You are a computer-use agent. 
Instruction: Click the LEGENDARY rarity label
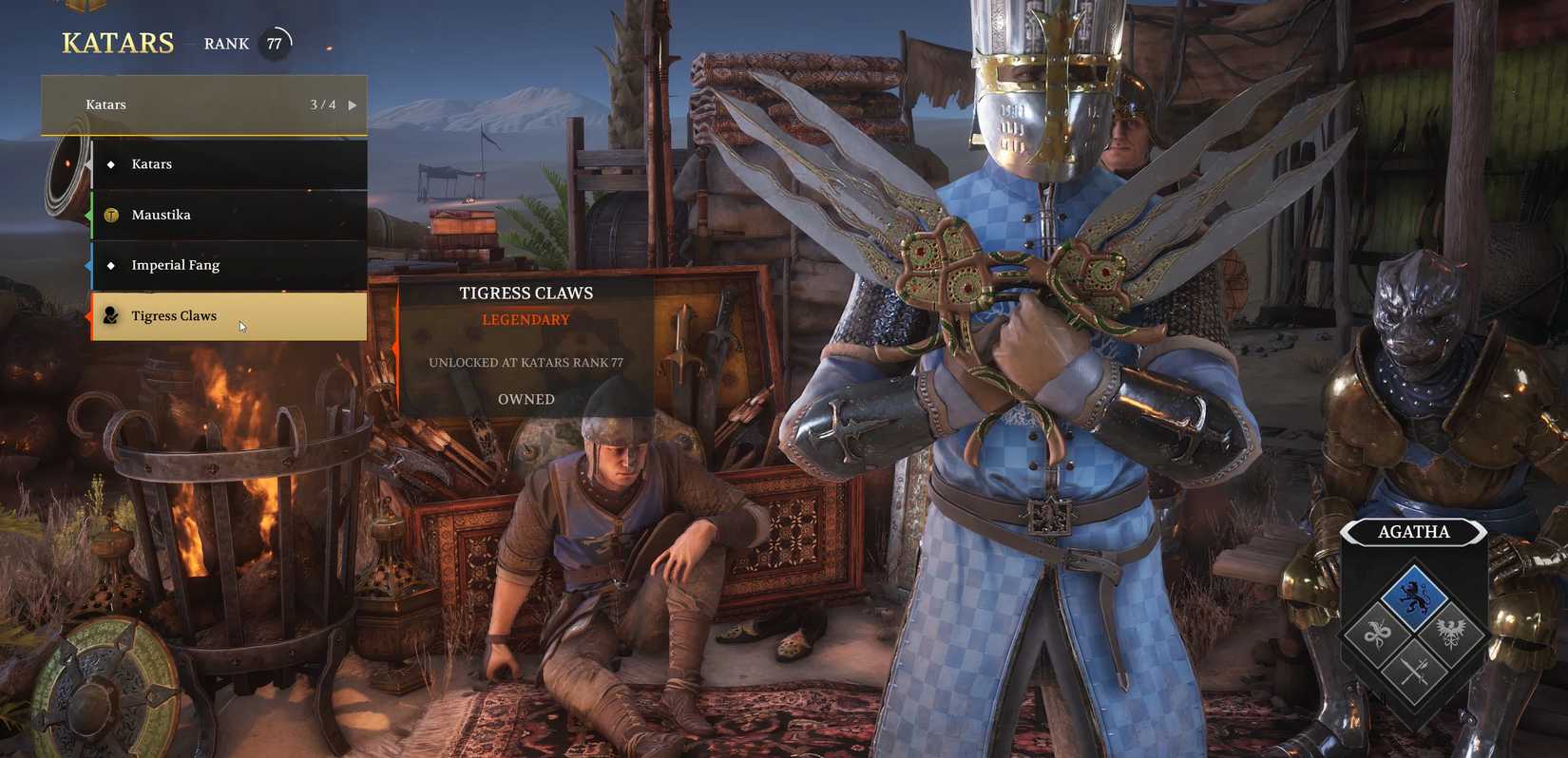526,320
